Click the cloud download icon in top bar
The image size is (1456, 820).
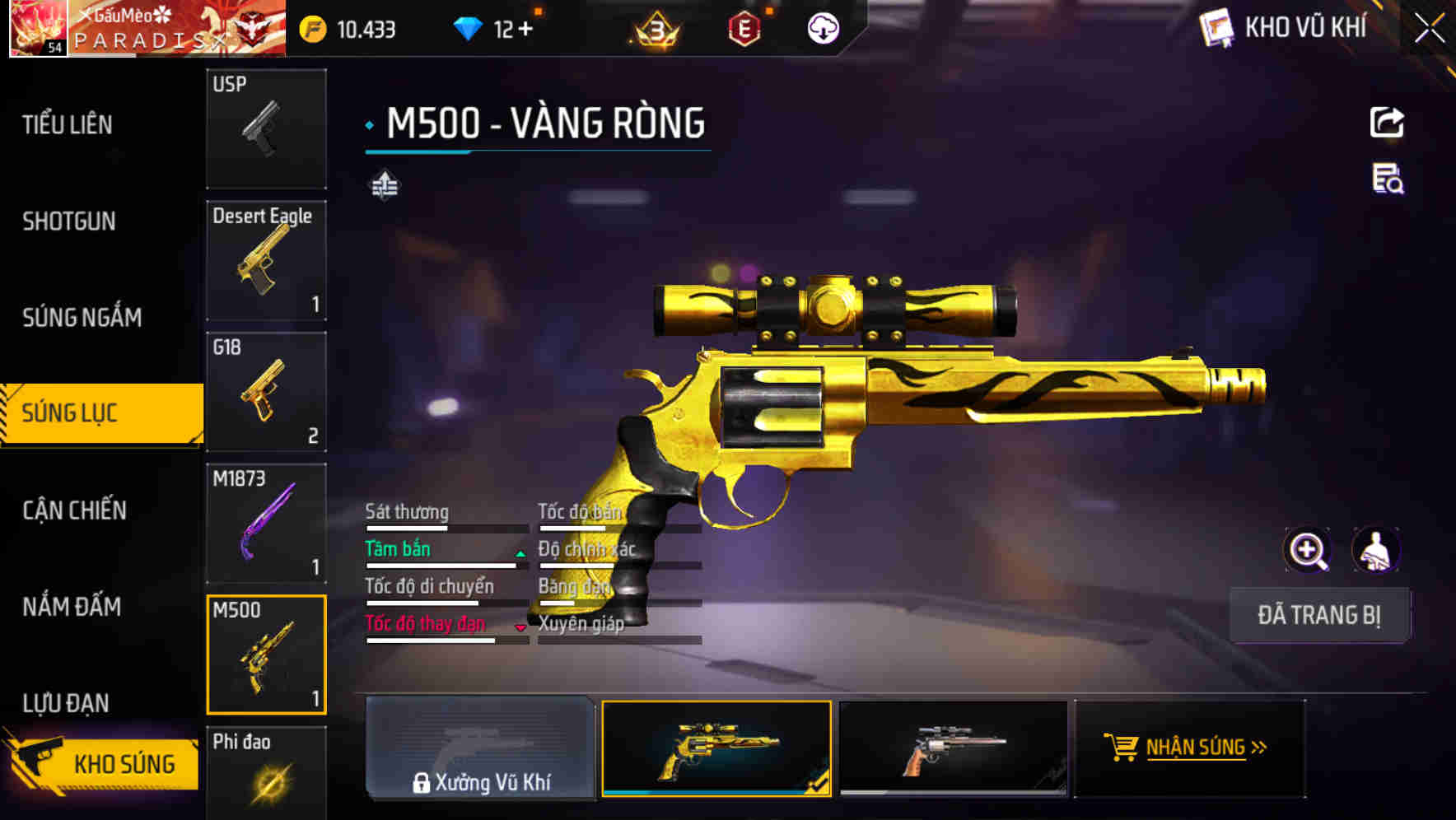click(x=821, y=28)
